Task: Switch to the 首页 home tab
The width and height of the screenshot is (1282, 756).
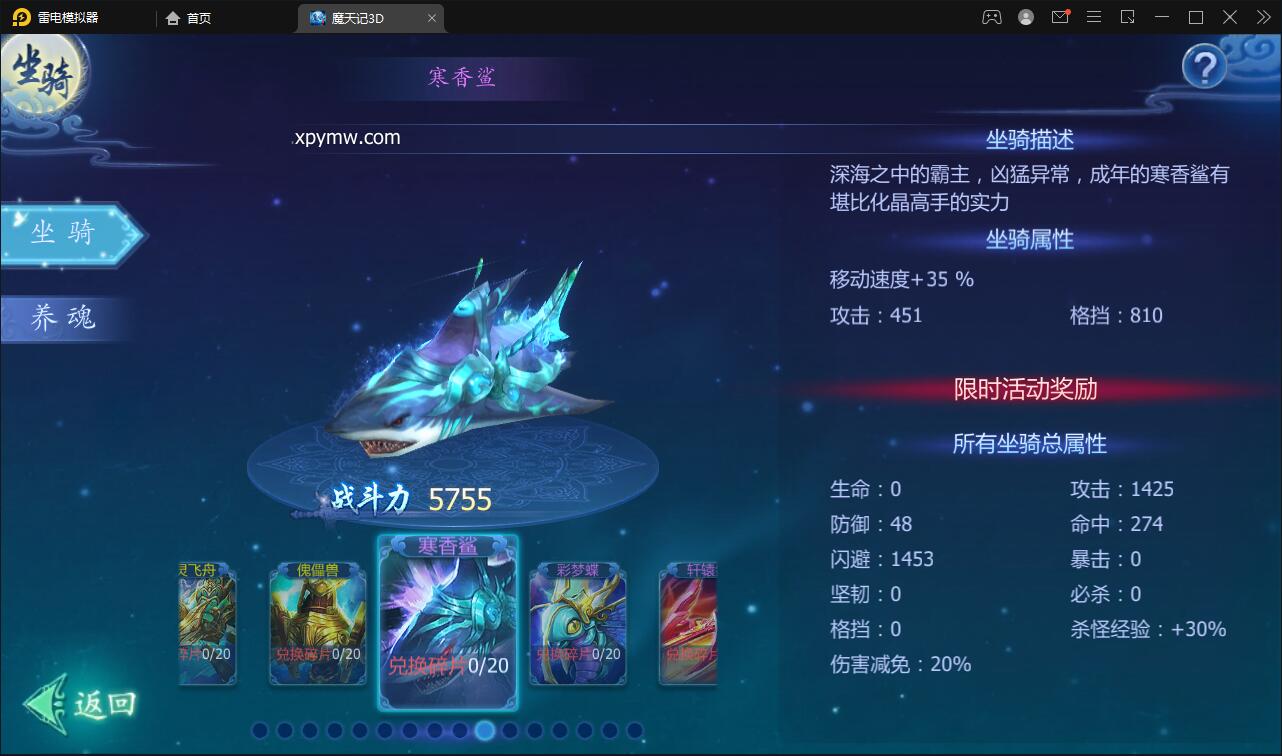Action: tap(188, 17)
